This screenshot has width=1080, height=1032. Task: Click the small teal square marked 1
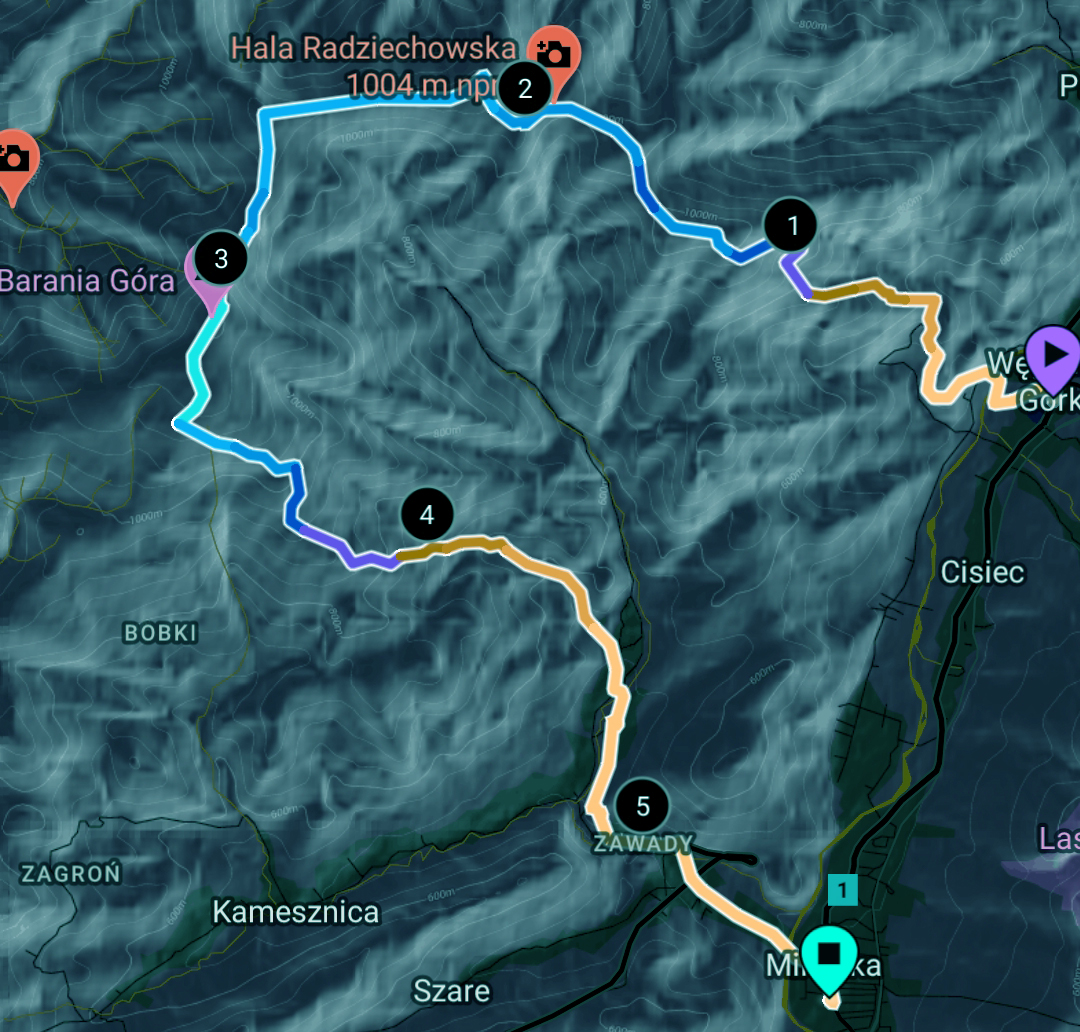[843, 888]
